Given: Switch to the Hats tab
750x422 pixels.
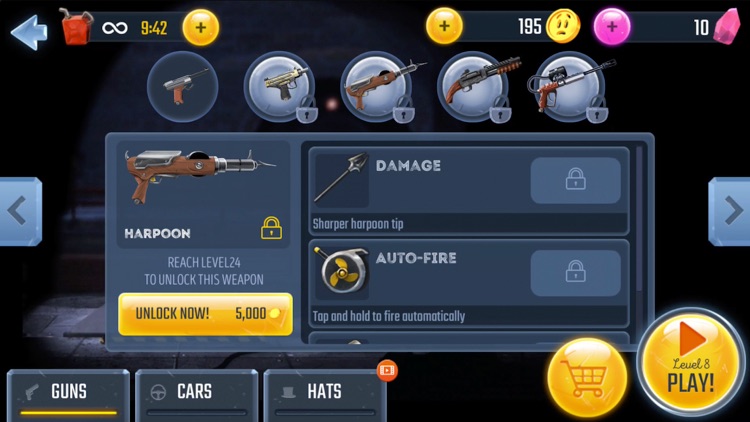Looking at the screenshot, I should (x=324, y=392).
